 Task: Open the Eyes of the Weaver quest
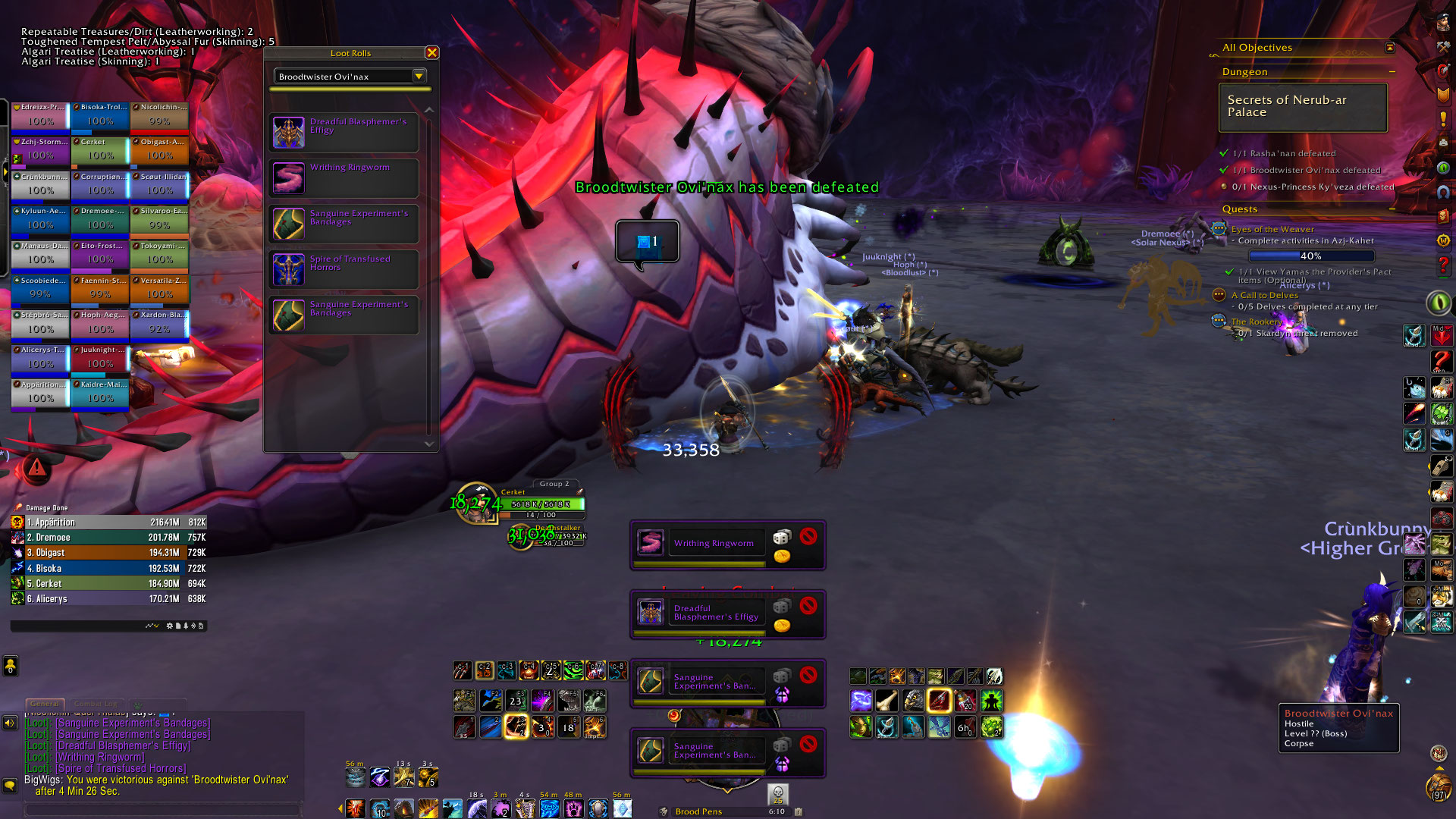(x=1272, y=229)
